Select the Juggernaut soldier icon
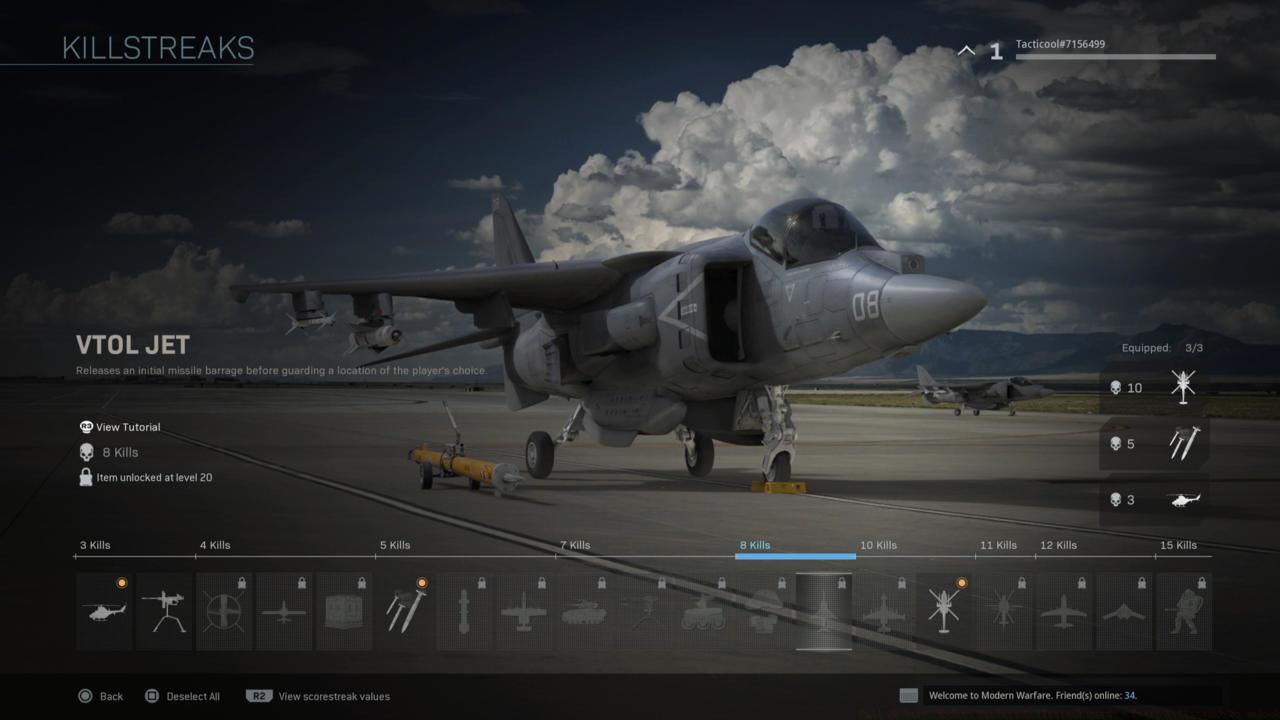The height and width of the screenshot is (720, 1280). coord(1184,610)
